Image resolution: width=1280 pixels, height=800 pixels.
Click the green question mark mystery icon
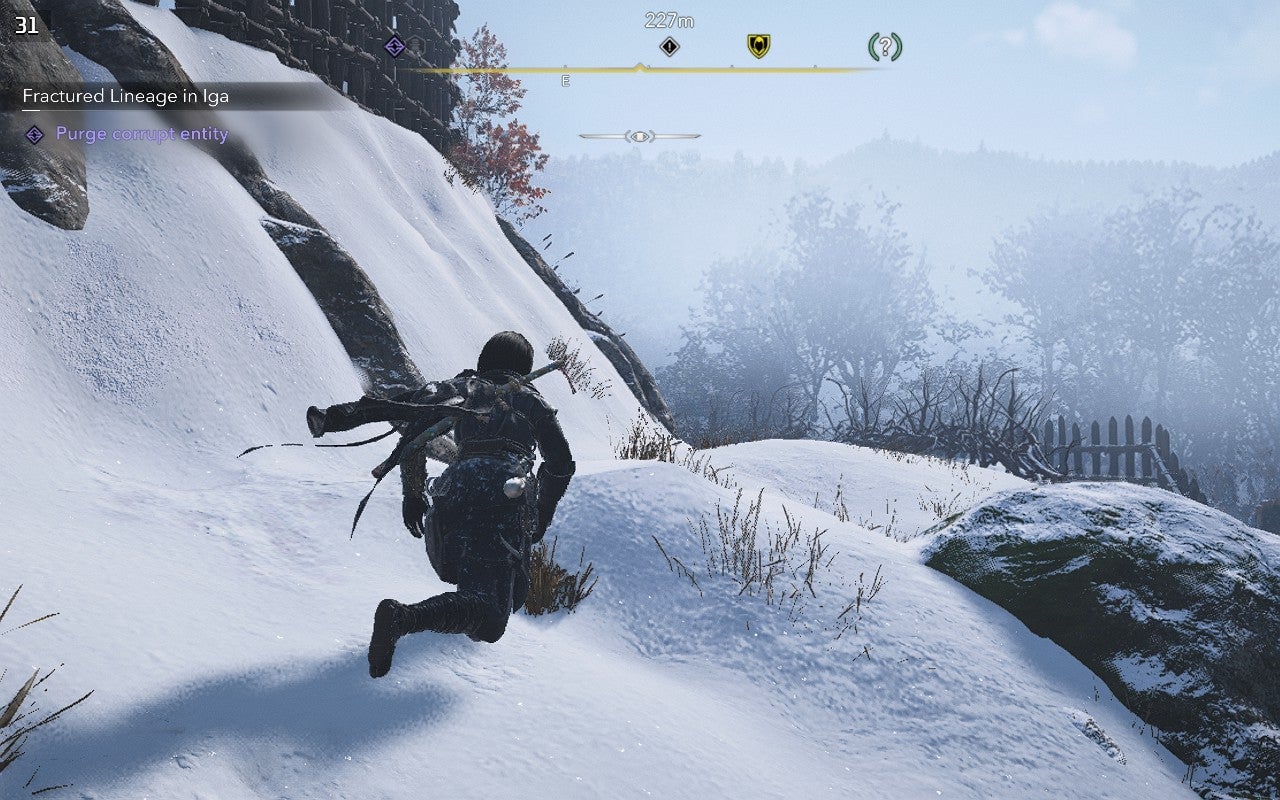(884, 47)
